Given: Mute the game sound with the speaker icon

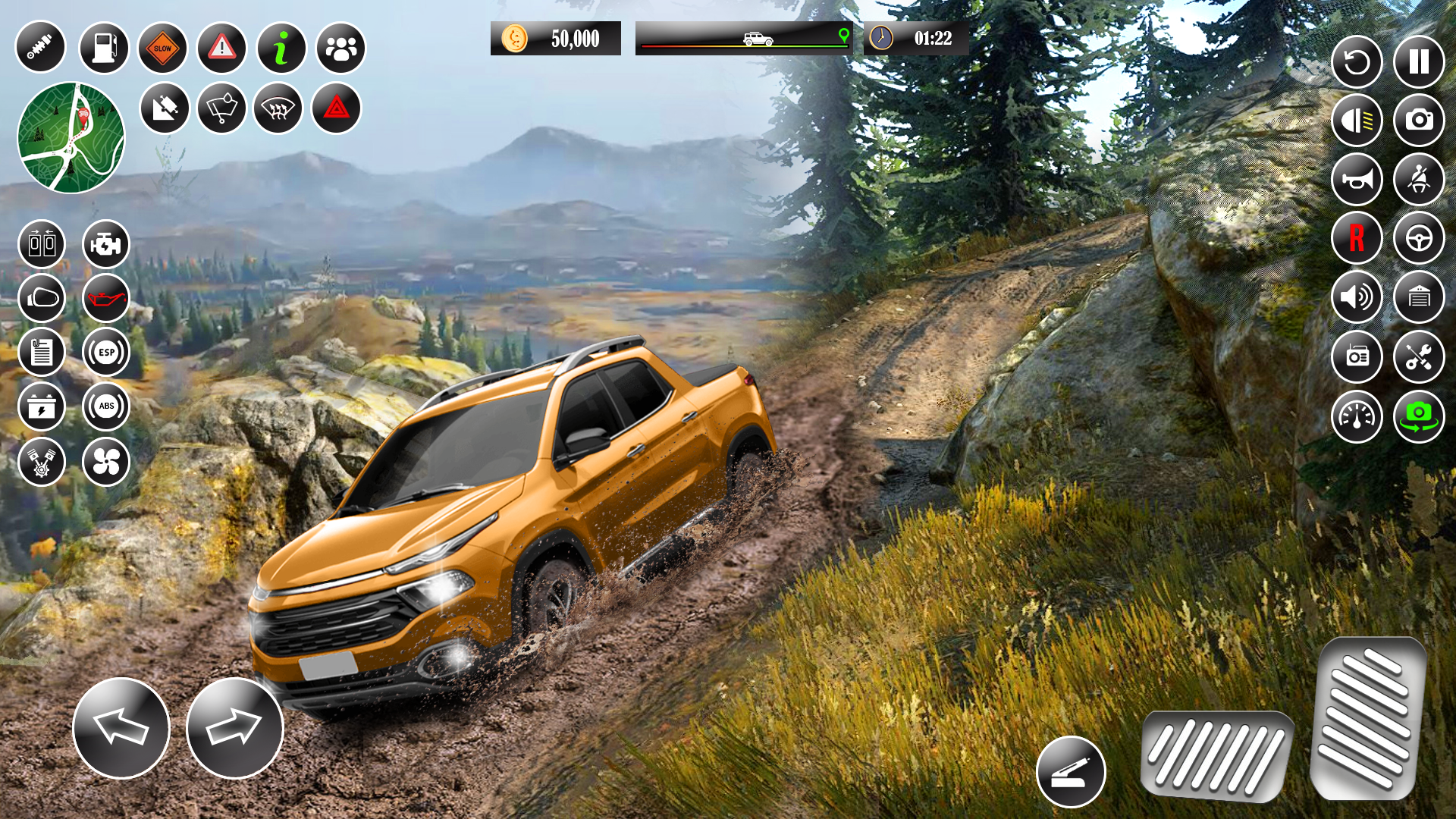Looking at the screenshot, I should click(x=1357, y=298).
